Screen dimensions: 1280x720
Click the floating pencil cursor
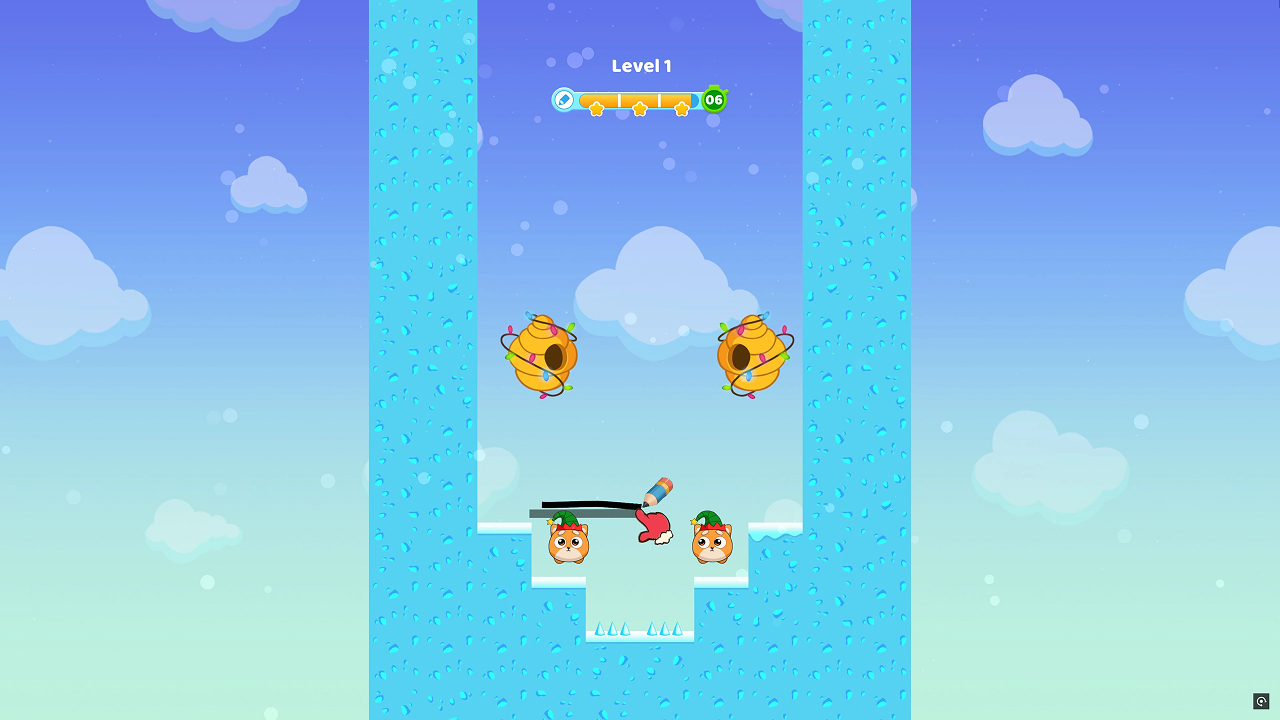click(660, 492)
